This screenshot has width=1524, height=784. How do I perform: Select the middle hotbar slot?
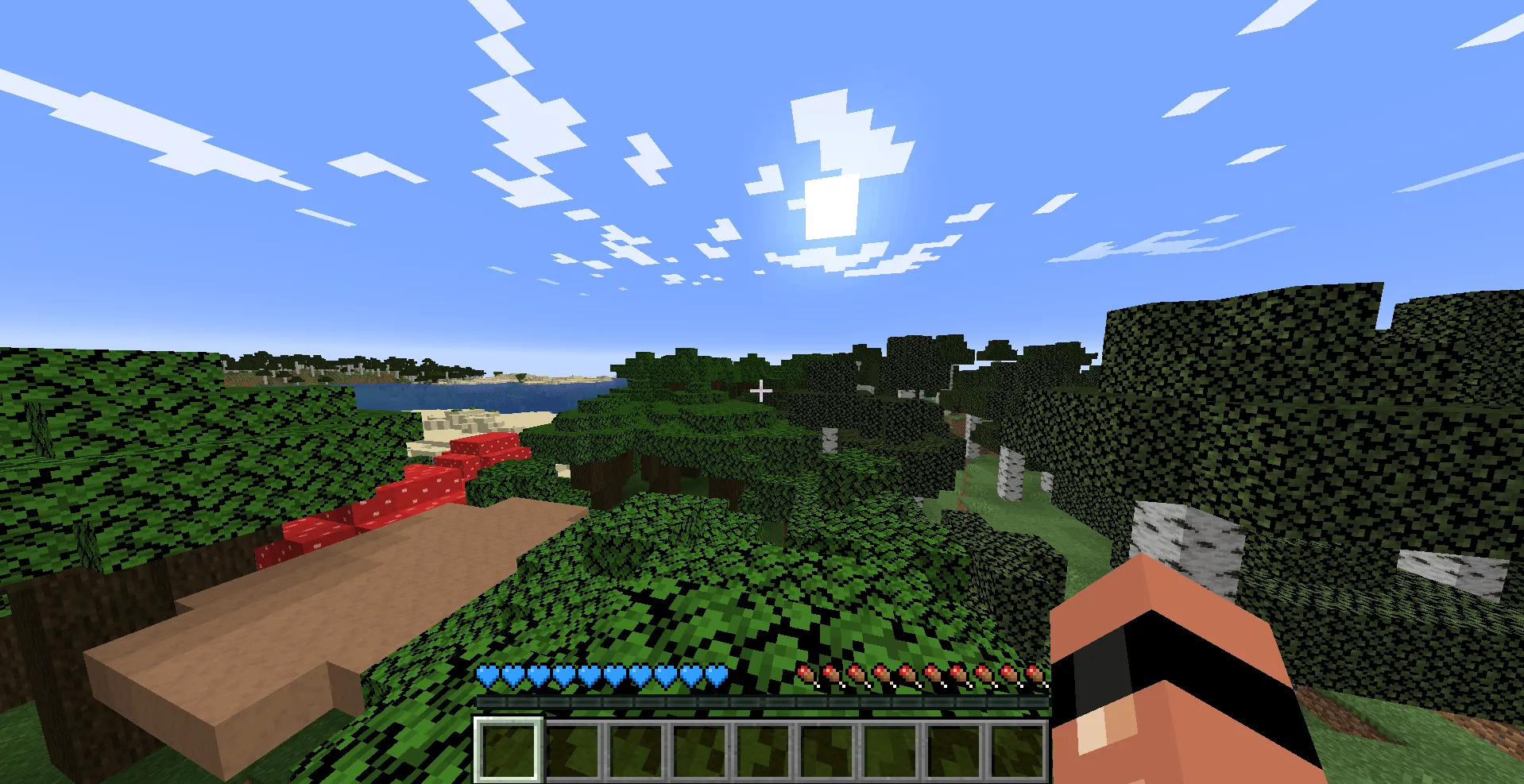(x=761, y=747)
